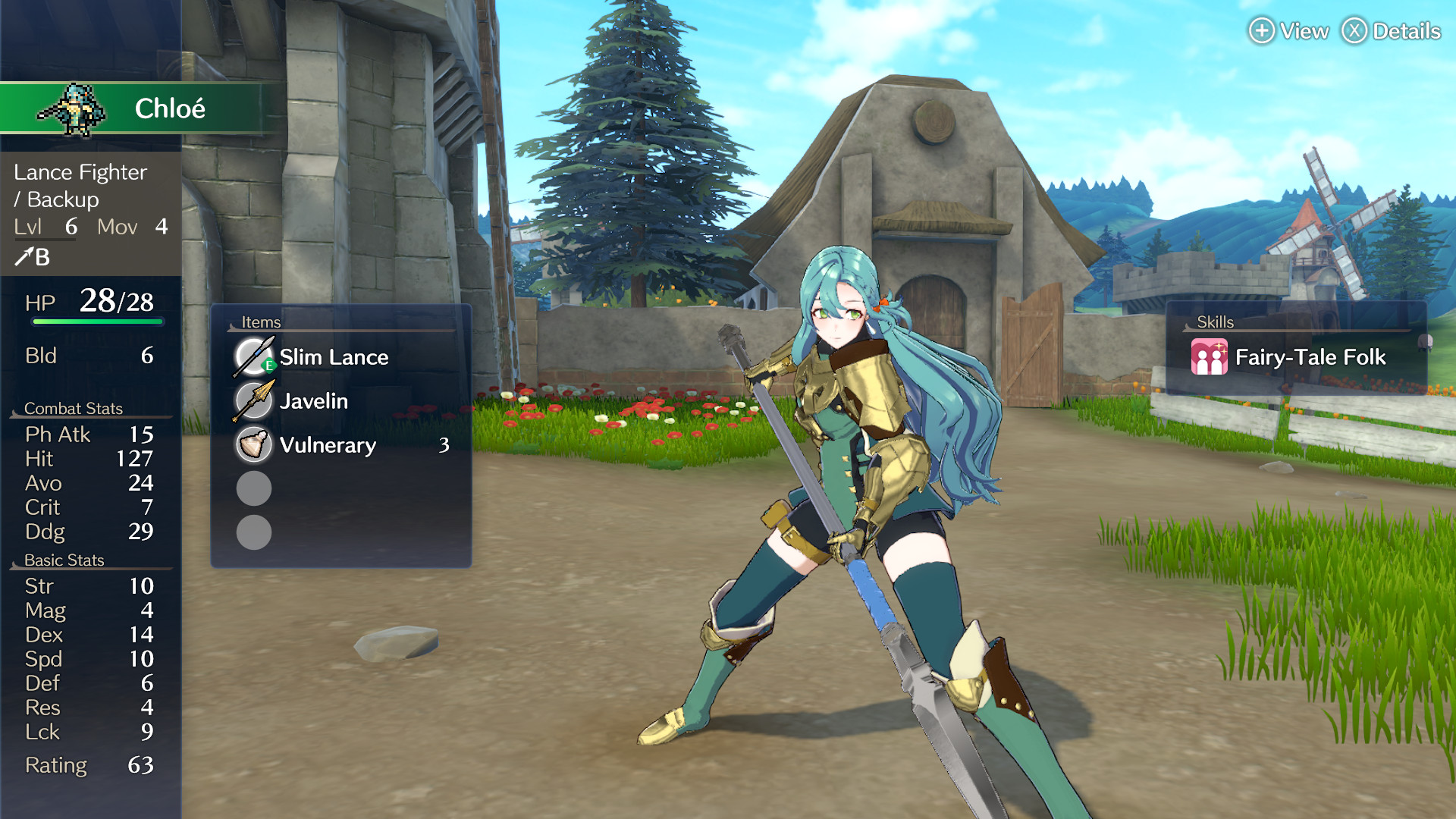Image resolution: width=1456 pixels, height=819 pixels.
Task: Click the Lance Fighter / Backup class label
Action: (80, 186)
